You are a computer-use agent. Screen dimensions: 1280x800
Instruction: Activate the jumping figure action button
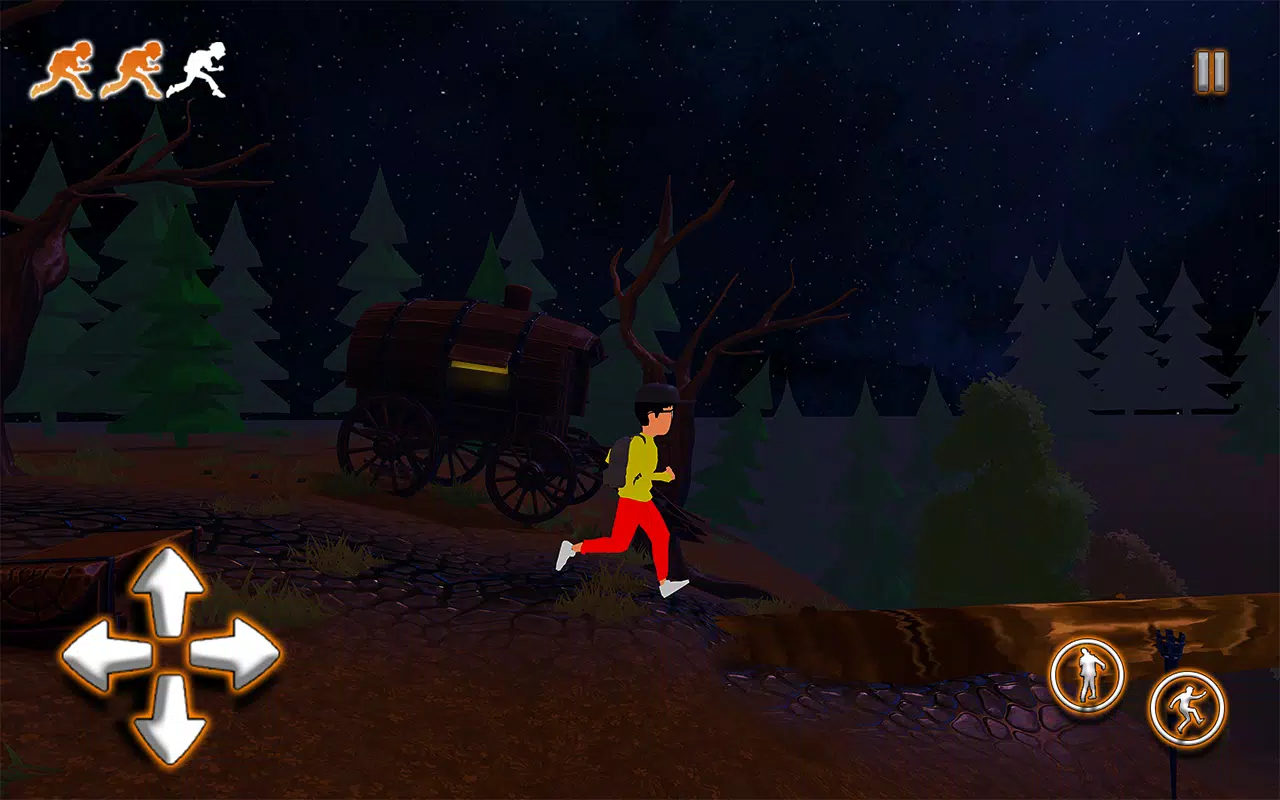(x=1186, y=708)
